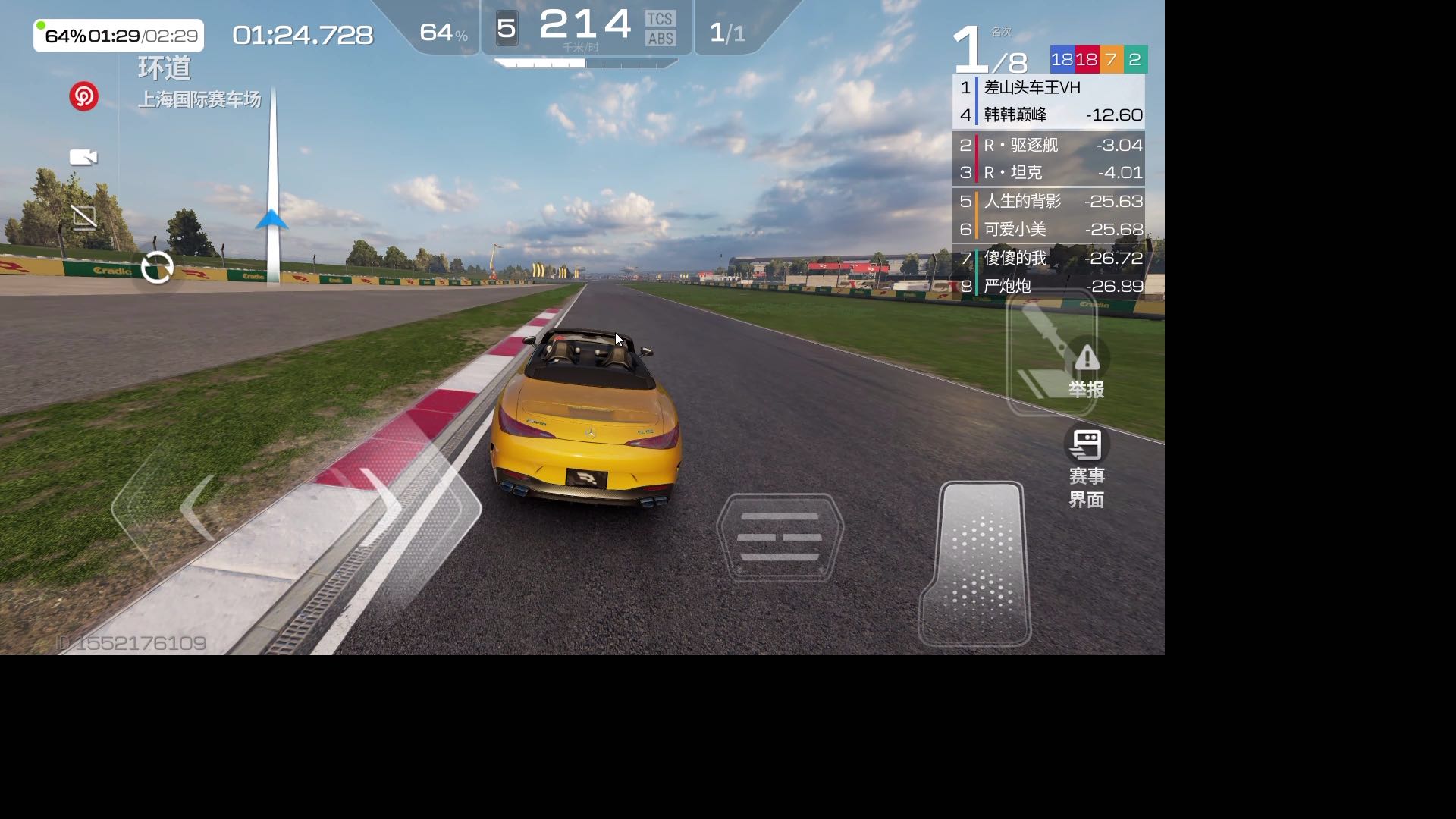The image size is (1456, 819).
Task: Toggle the TCS traction control indicator
Action: point(660,19)
